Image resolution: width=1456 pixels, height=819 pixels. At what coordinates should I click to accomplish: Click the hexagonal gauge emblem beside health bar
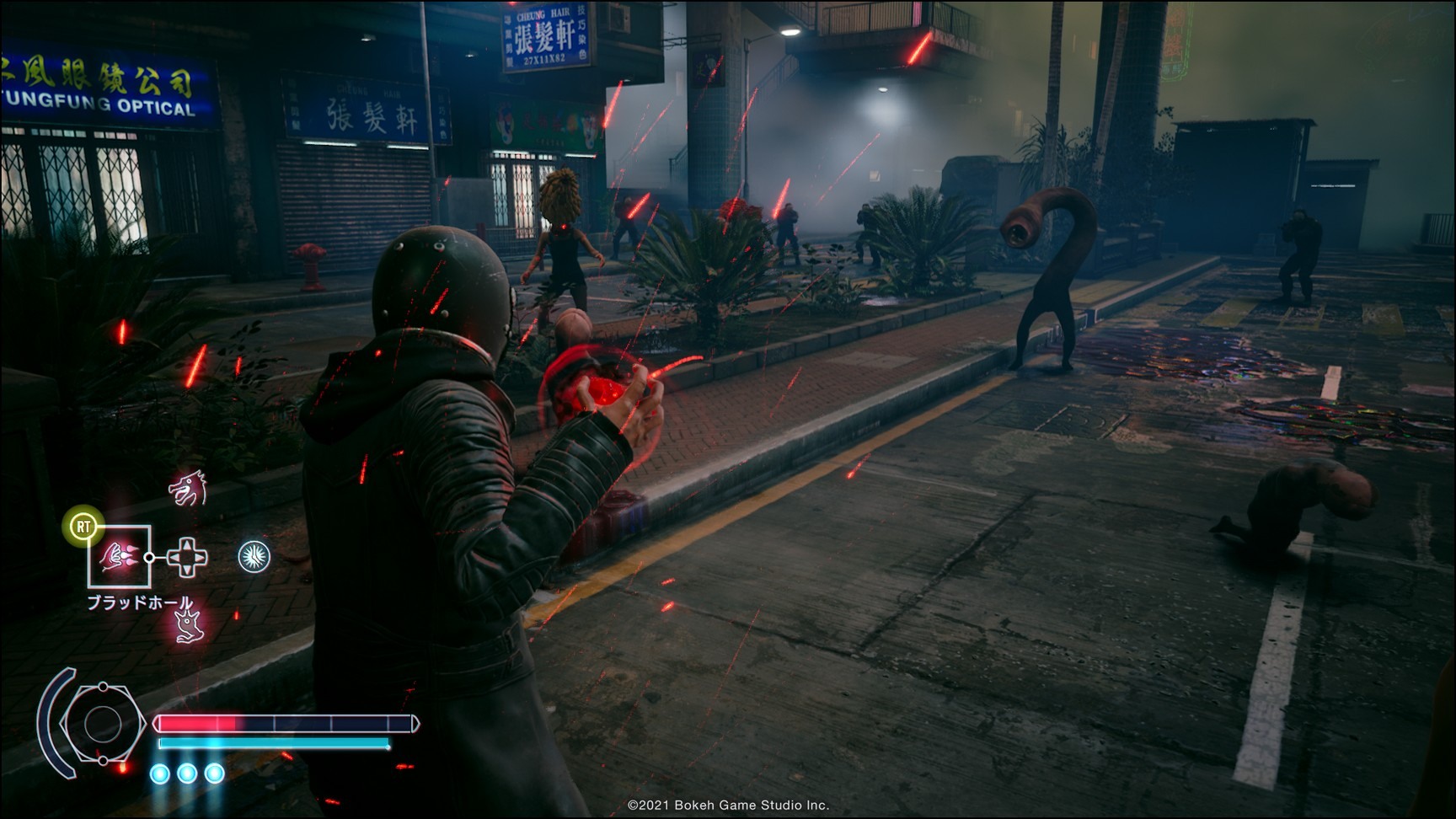click(x=103, y=724)
